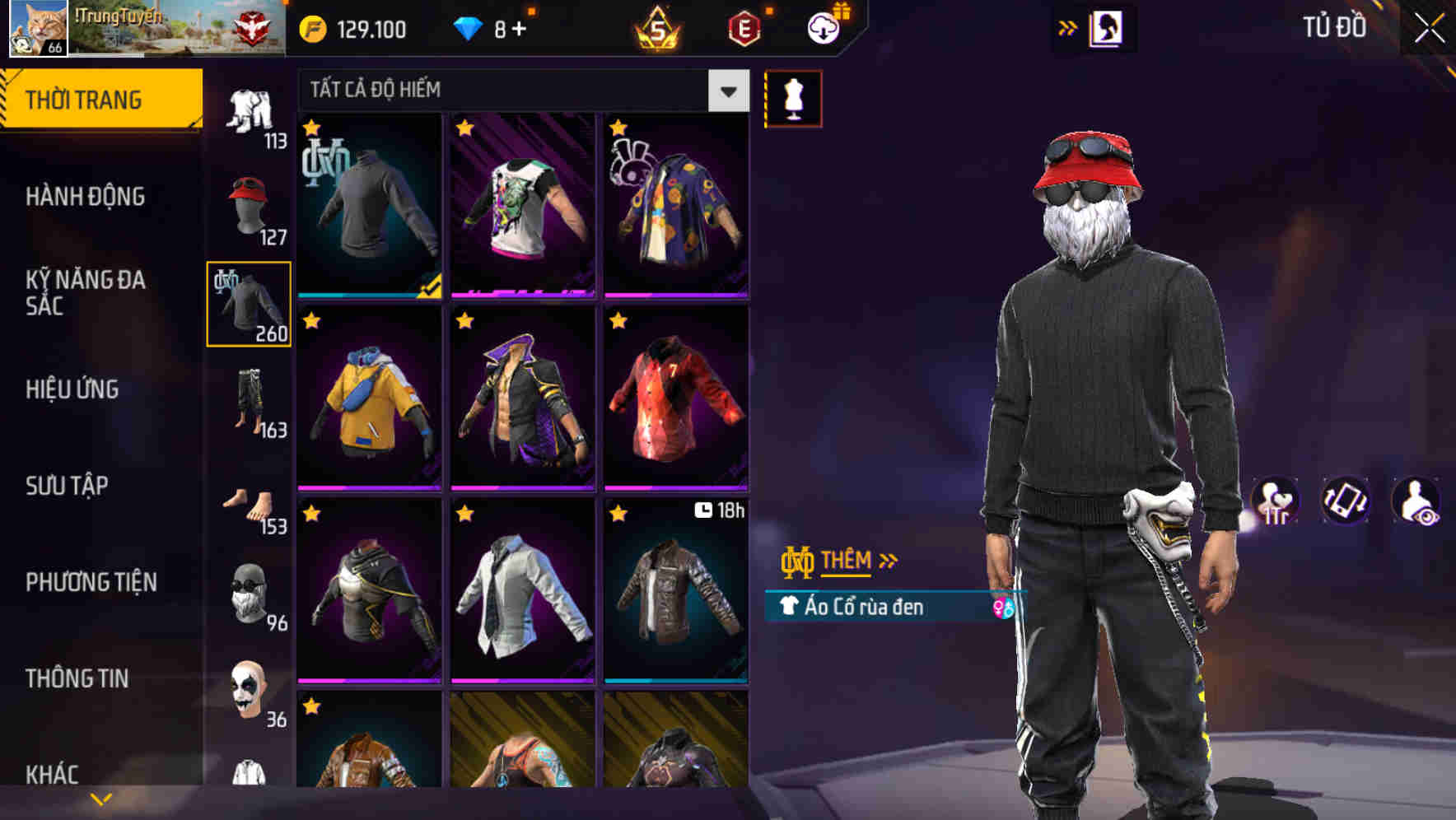Open the cloud download gift icon
The image size is (1456, 820).
pyautogui.click(x=822, y=27)
